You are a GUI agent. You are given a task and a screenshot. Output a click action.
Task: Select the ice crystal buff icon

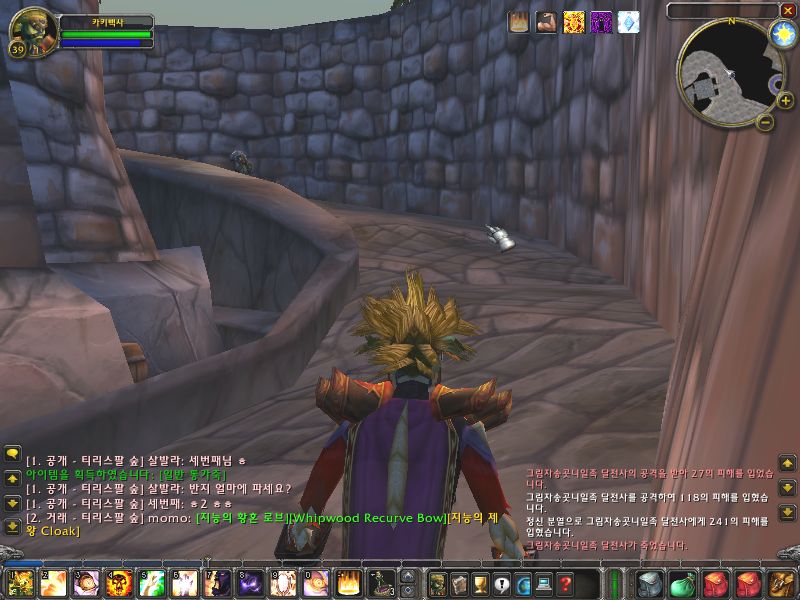pyautogui.click(x=628, y=22)
